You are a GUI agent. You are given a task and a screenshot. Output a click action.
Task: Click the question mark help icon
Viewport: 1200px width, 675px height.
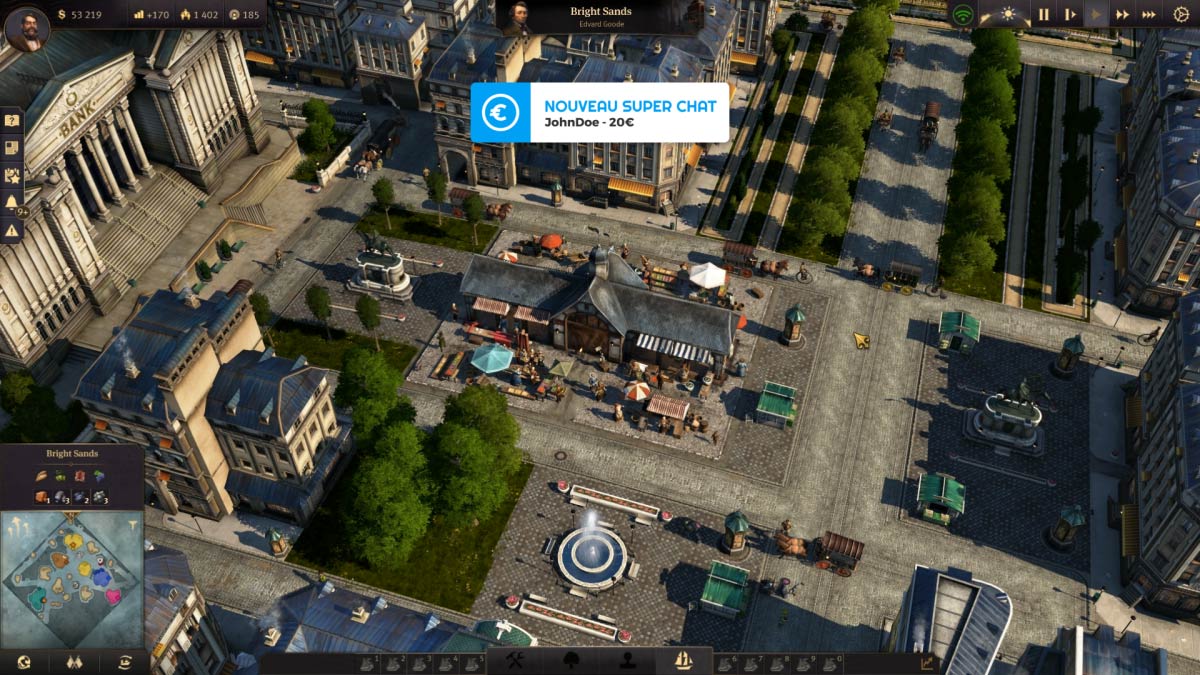12,121
